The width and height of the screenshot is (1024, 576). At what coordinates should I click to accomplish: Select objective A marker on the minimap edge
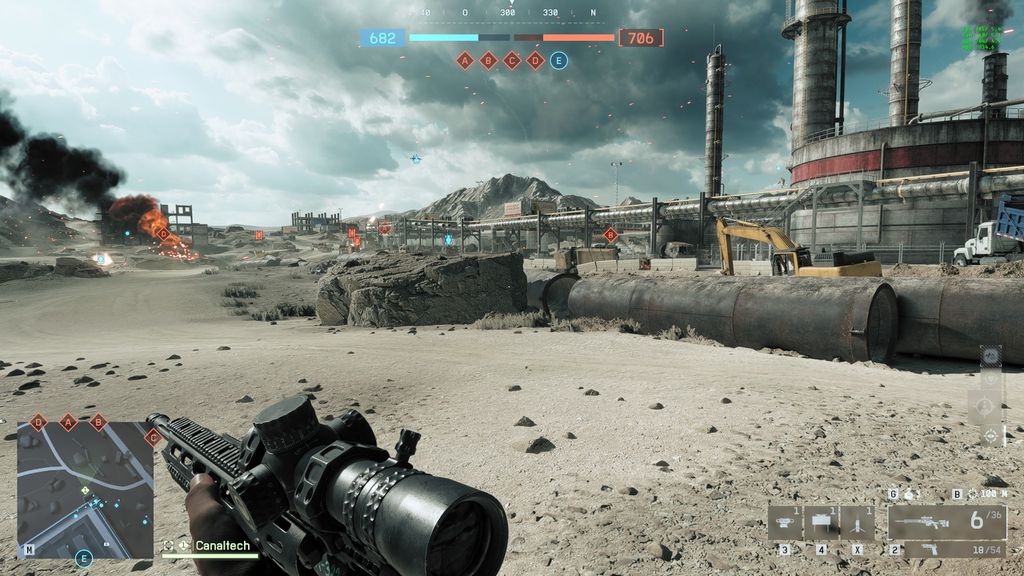(x=68, y=422)
